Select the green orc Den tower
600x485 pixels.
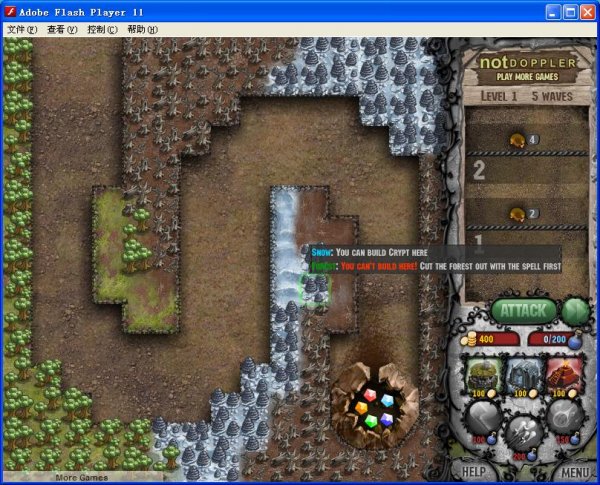coord(486,375)
